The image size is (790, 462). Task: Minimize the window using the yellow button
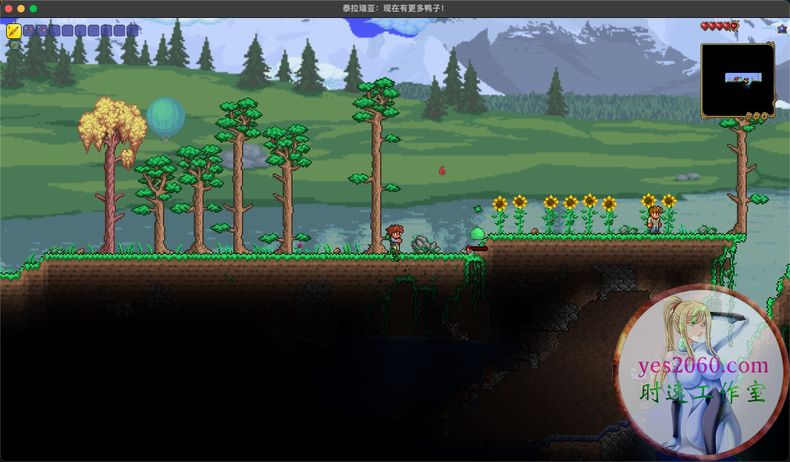(20, 8)
